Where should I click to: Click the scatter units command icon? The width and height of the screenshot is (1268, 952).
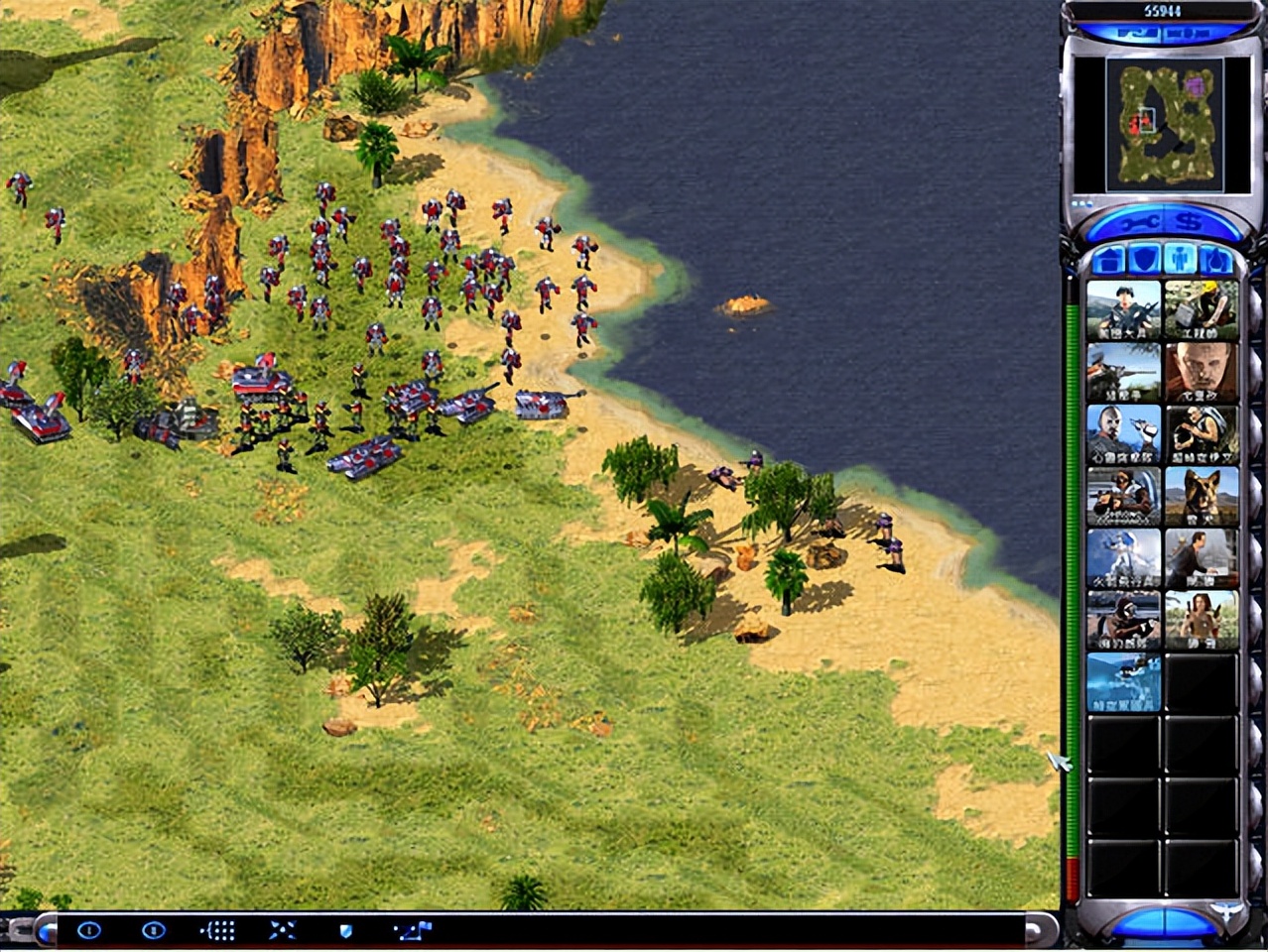(x=283, y=930)
